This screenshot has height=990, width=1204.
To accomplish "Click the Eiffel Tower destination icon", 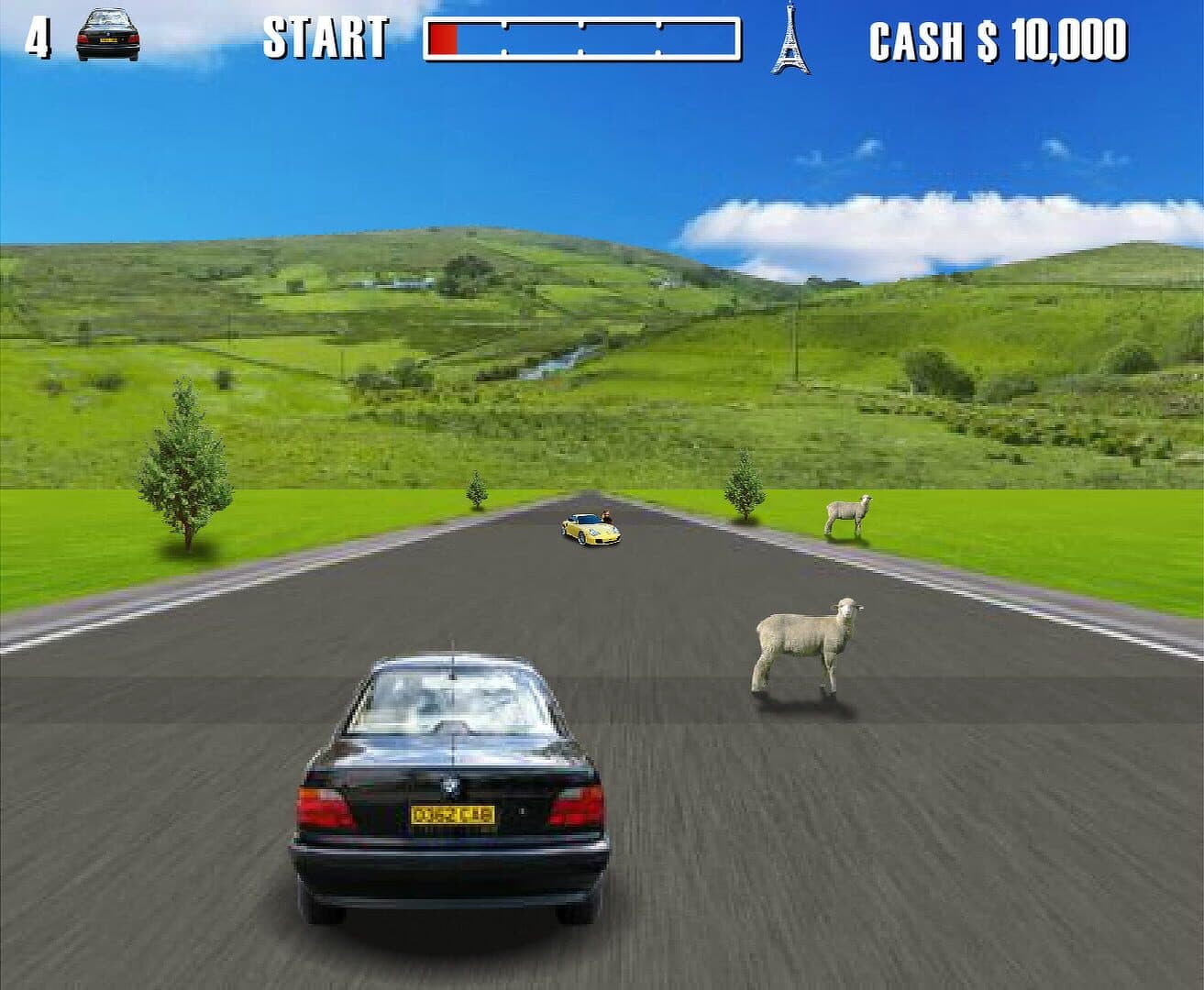I will pyautogui.click(x=790, y=38).
